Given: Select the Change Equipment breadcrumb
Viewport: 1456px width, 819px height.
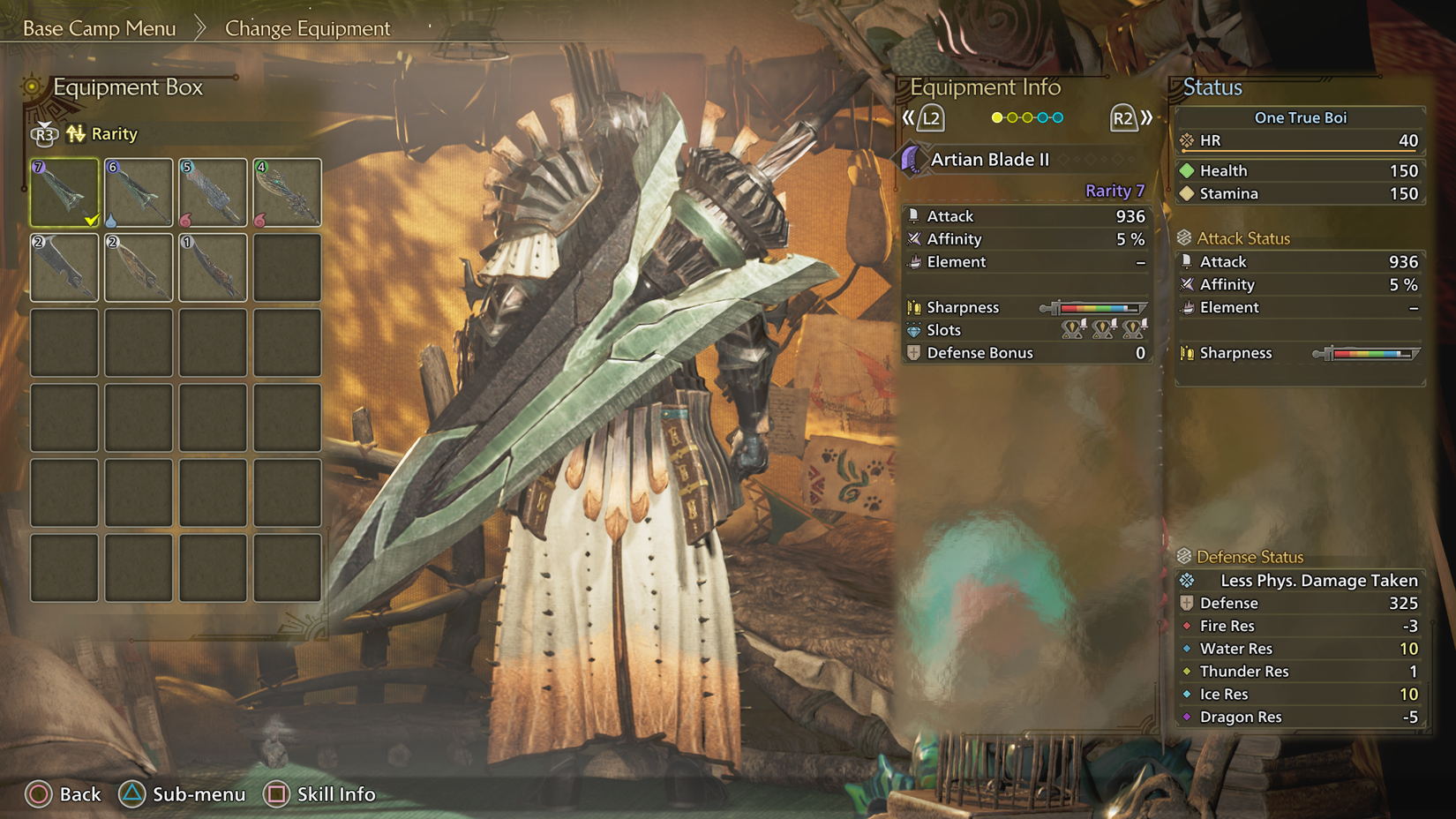Looking at the screenshot, I should click(306, 29).
